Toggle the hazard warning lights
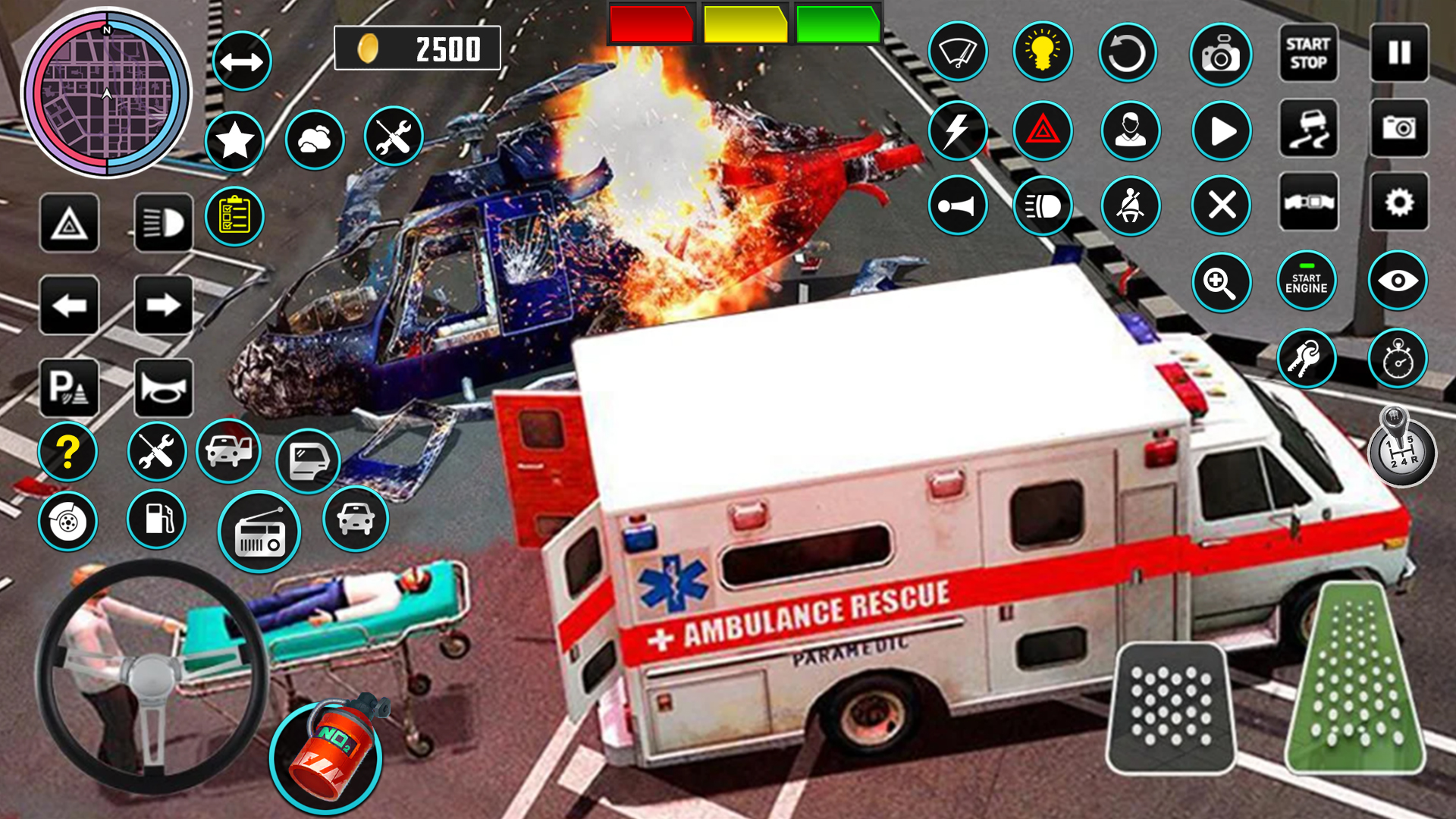The image size is (1456, 819). 1043,130
